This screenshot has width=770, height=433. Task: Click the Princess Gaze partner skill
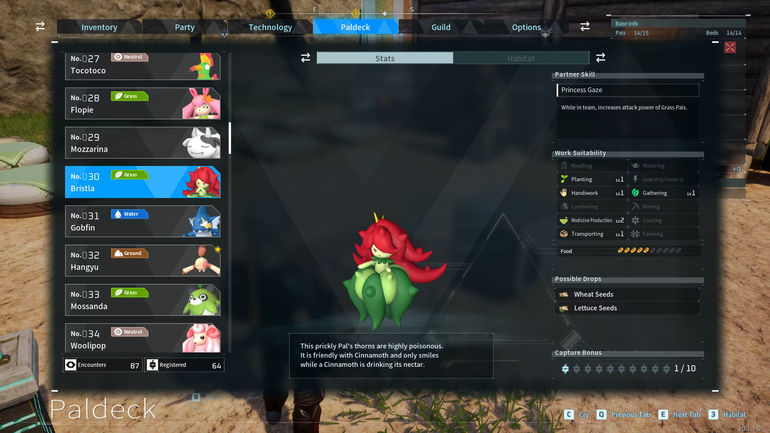pyautogui.click(x=628, y=90)
